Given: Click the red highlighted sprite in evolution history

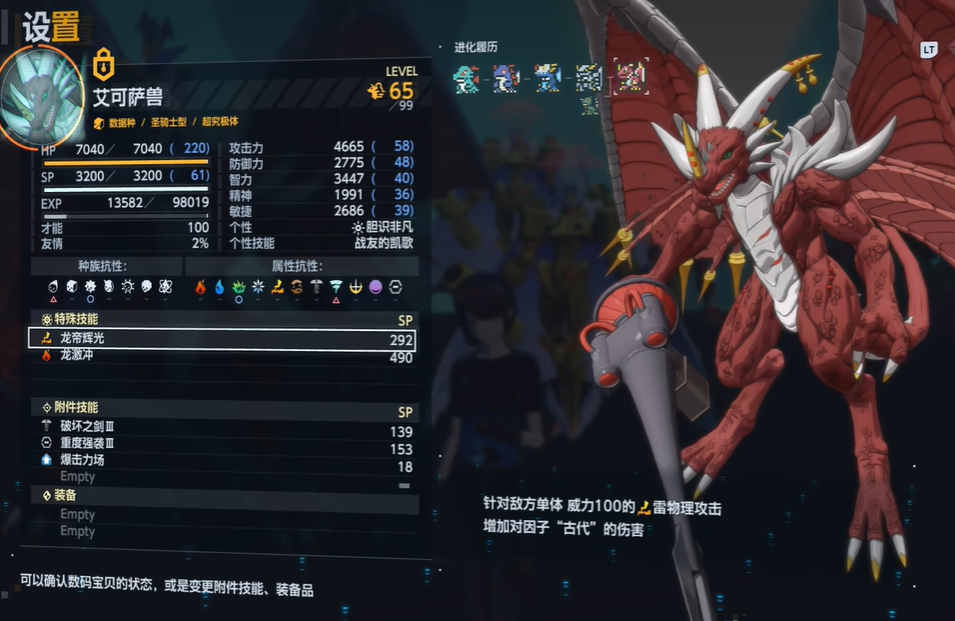Looking at the screenshot, I should click(630, 77).
